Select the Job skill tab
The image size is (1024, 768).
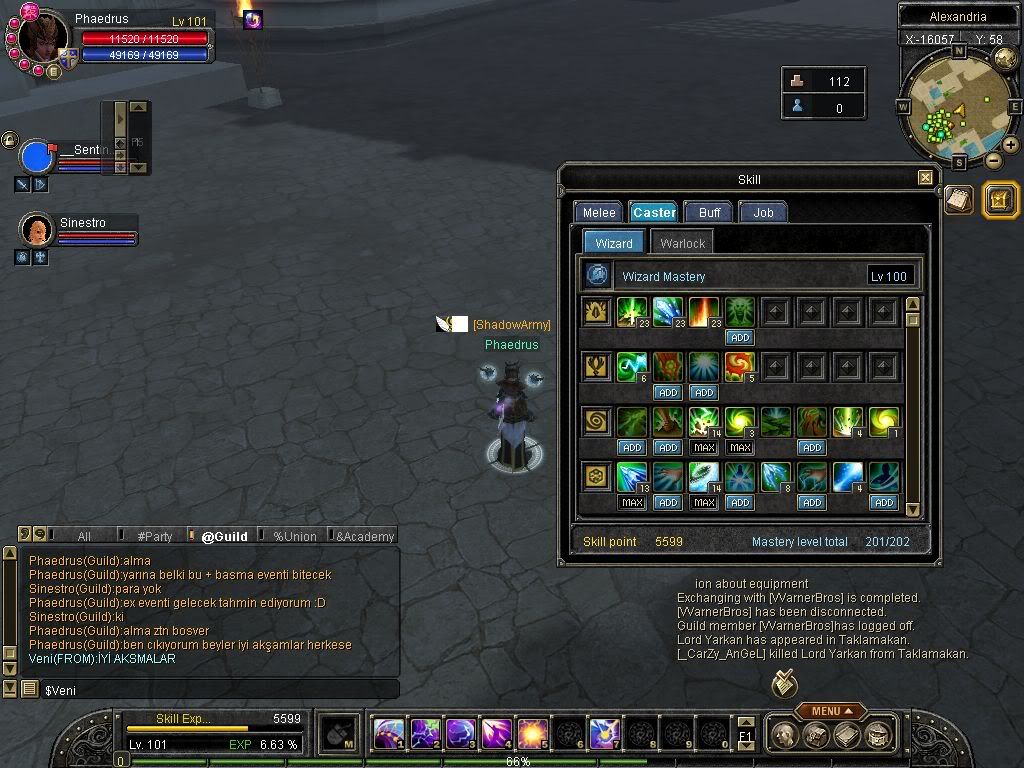763,212
